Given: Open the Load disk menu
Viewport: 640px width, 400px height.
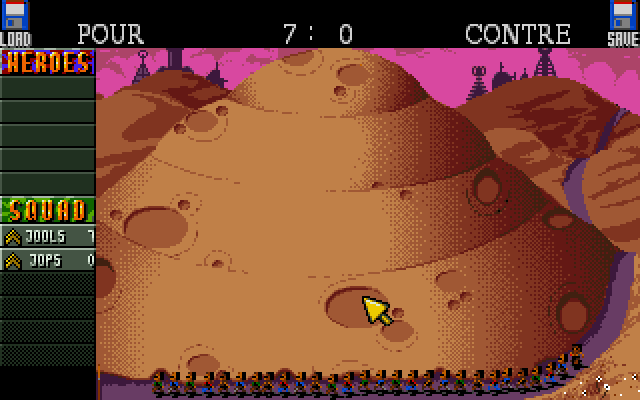Looking at the screenshot, I should pyautogui.click(x=15, y=22).
